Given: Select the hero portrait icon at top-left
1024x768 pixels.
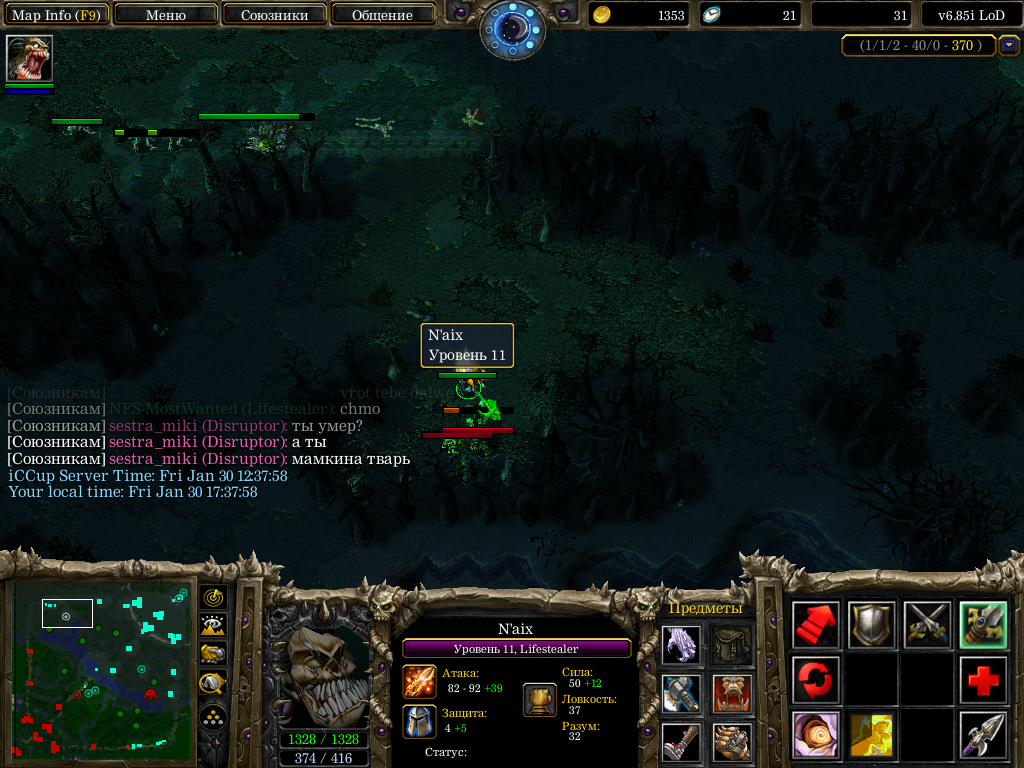Looking at the screenshot, I should click(x=29, y=58).
